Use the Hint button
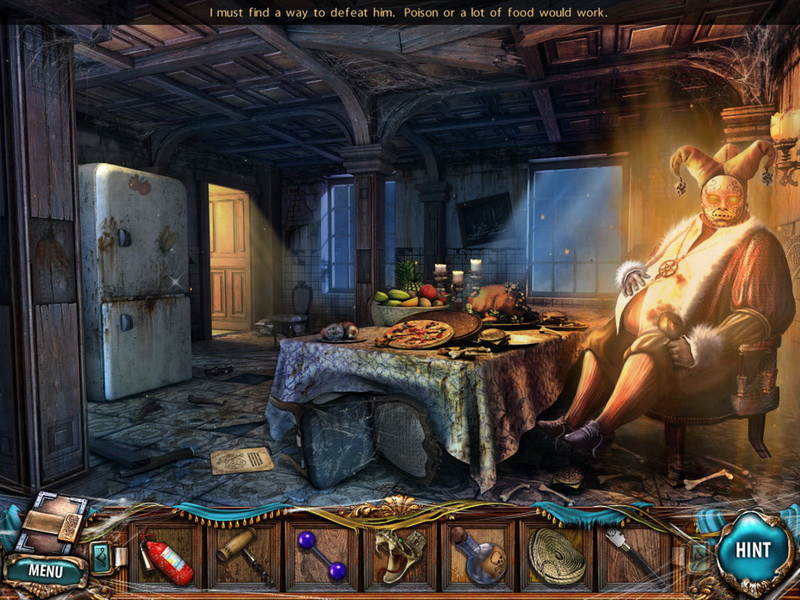The image size is (800, 600). tap(752, 550)
